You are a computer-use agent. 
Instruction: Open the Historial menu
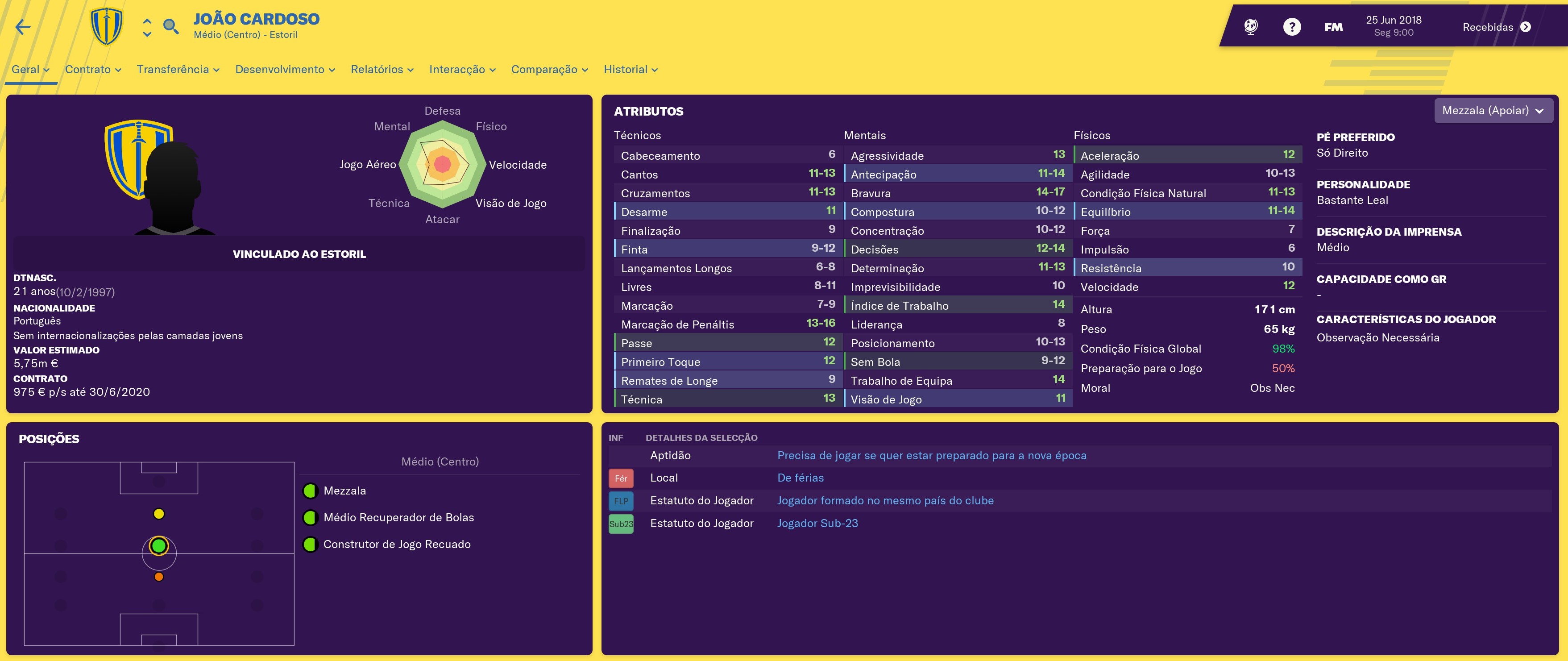[x=630, y=69]
